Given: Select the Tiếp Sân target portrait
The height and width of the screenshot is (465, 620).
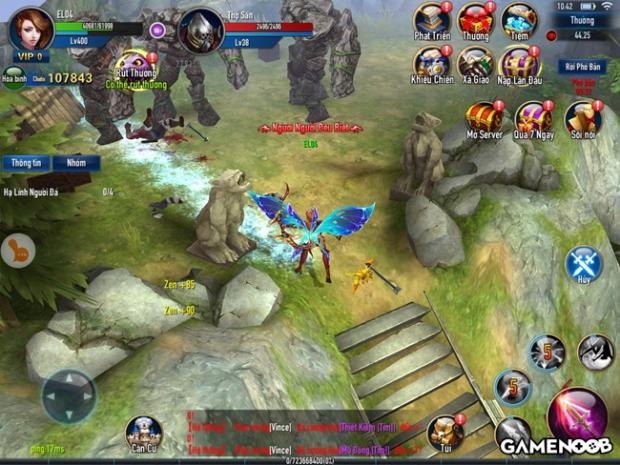Looking at the screenshot, I should point(201,29).
